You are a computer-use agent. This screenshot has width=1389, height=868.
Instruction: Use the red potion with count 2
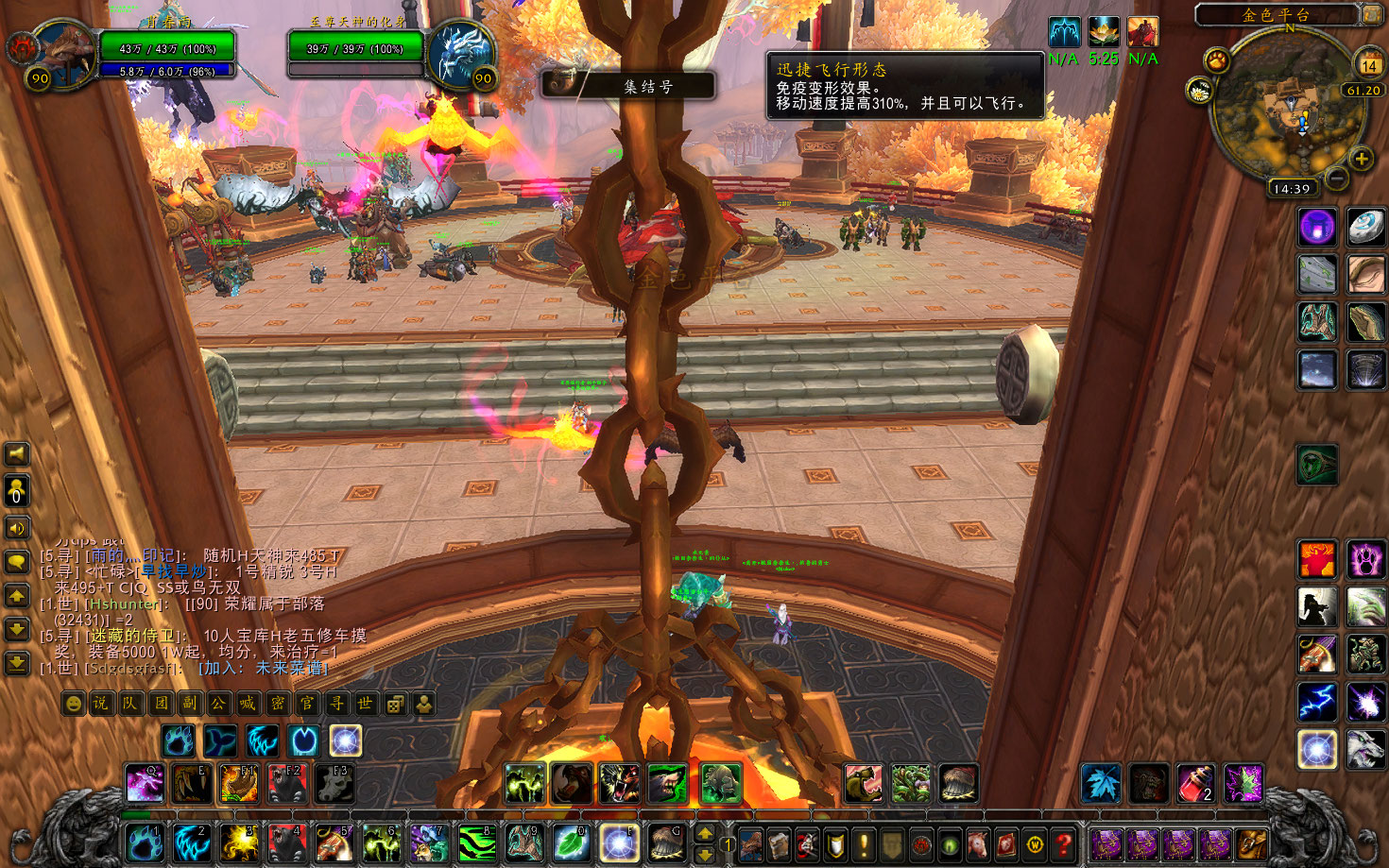tap(1195, 784)
